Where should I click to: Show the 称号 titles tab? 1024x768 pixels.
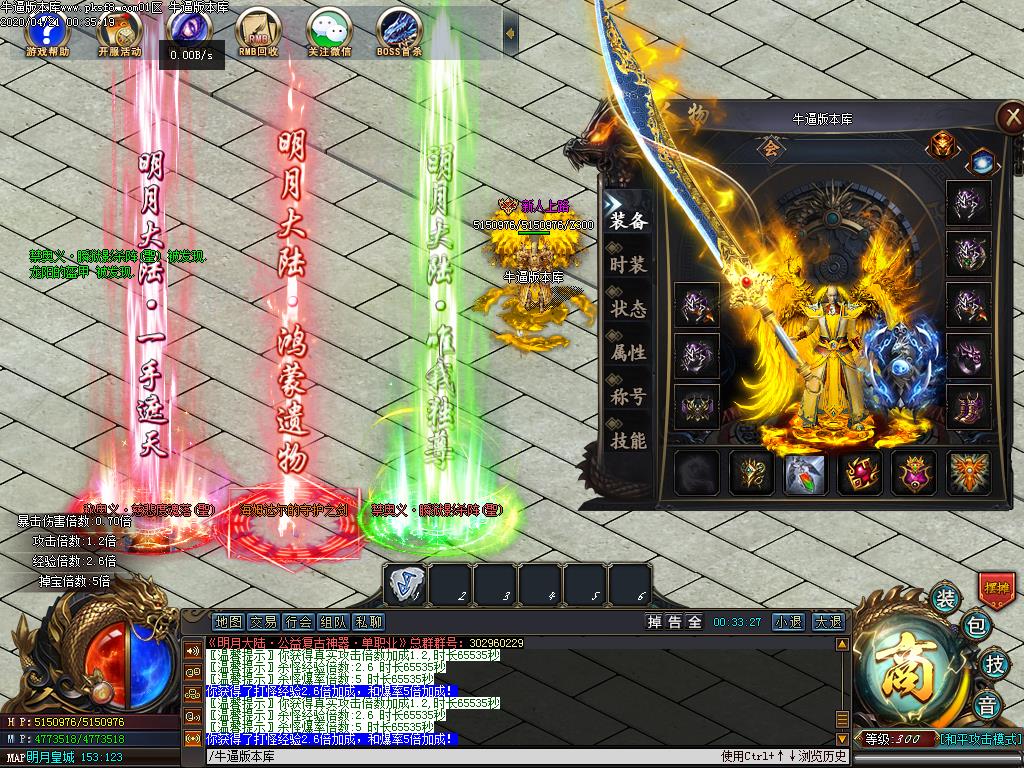(x=628, y=396)
